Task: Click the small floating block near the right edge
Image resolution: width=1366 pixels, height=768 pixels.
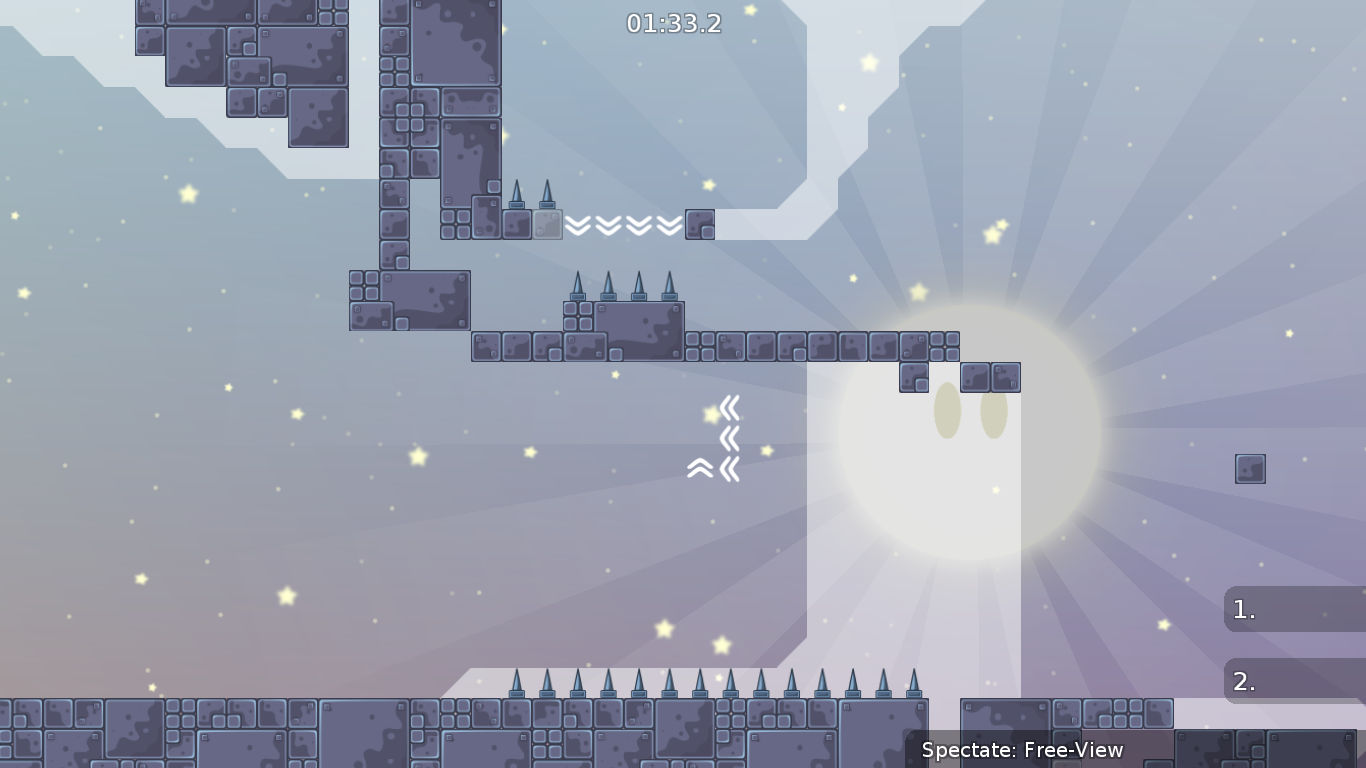Action: [x=1250, y=468]
